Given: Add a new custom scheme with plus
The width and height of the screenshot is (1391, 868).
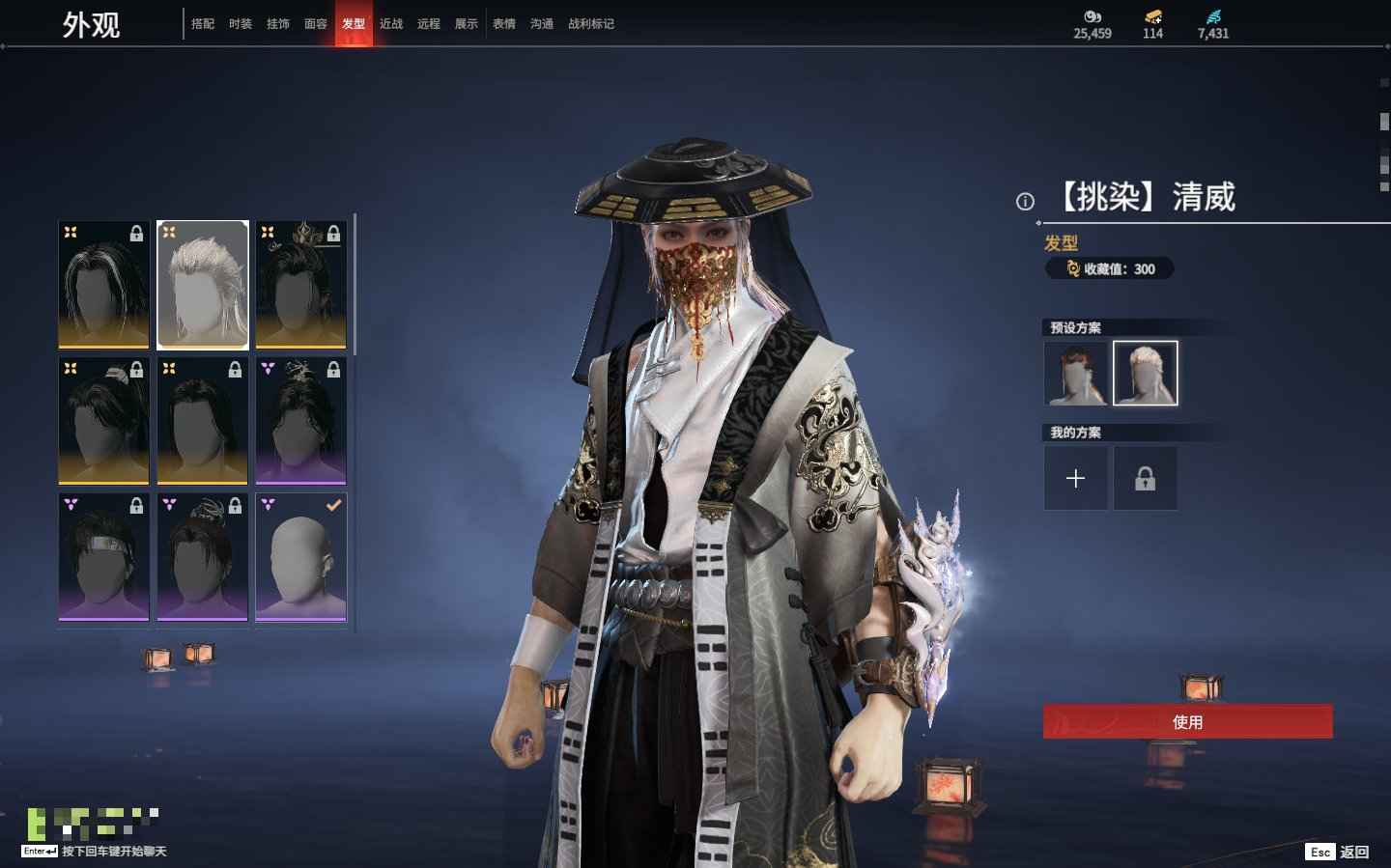Looking at the screenshot, I should 1076,478.
